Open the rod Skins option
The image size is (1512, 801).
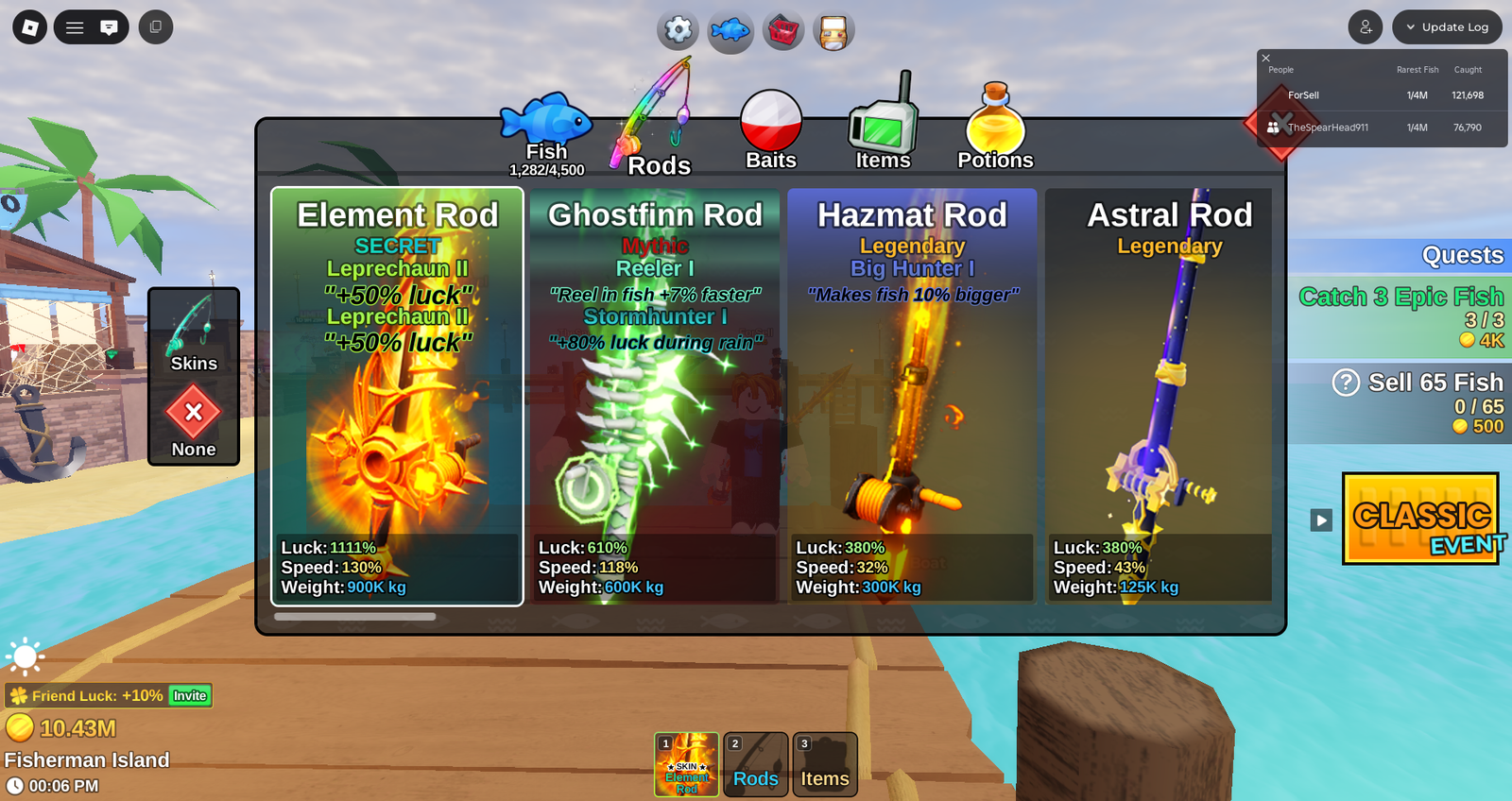pos(194,332)
